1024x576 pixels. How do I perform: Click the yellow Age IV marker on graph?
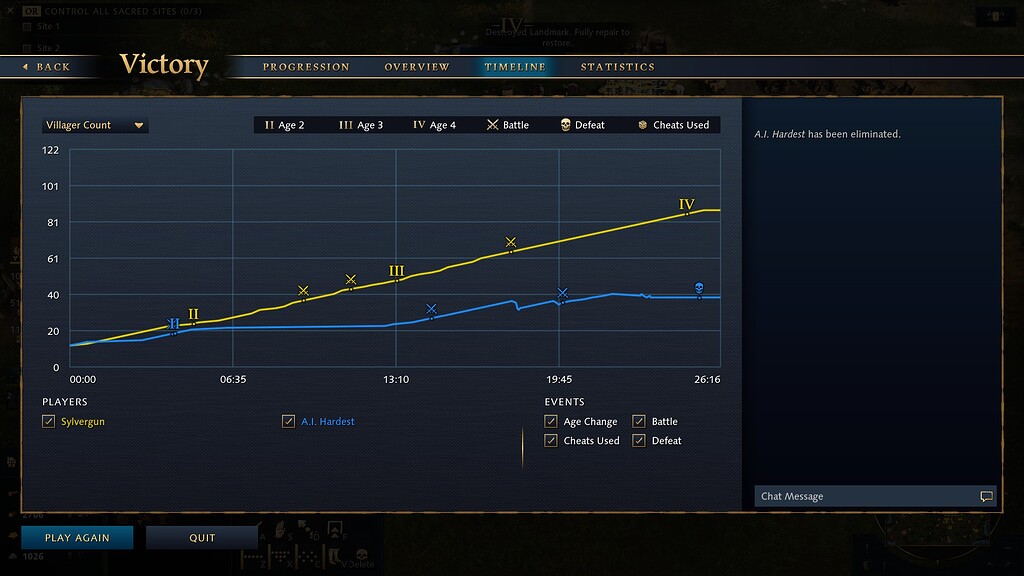click(x=687, y=205)
